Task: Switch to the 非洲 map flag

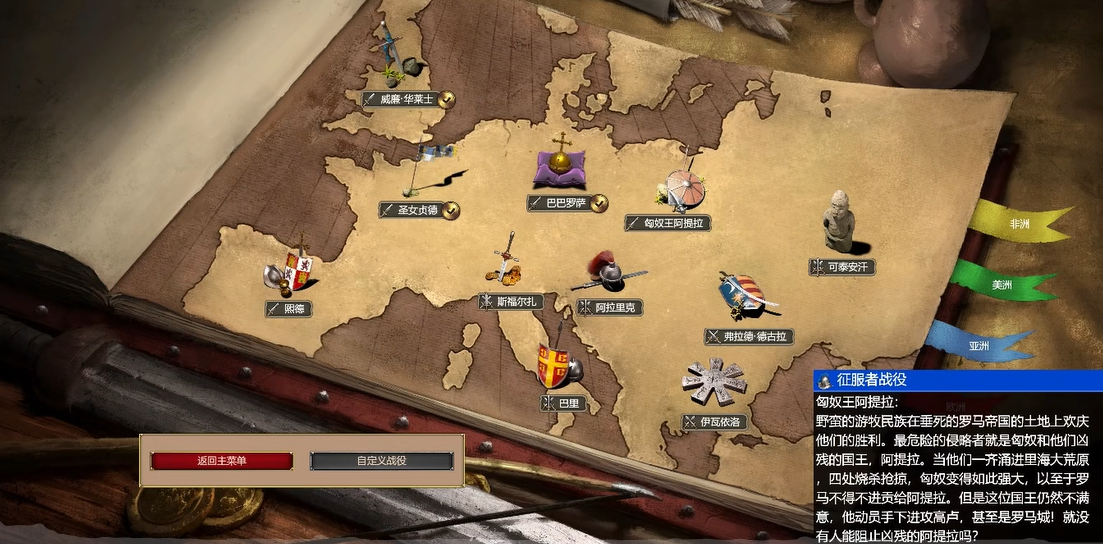Action: click(x=1018, y=224)
